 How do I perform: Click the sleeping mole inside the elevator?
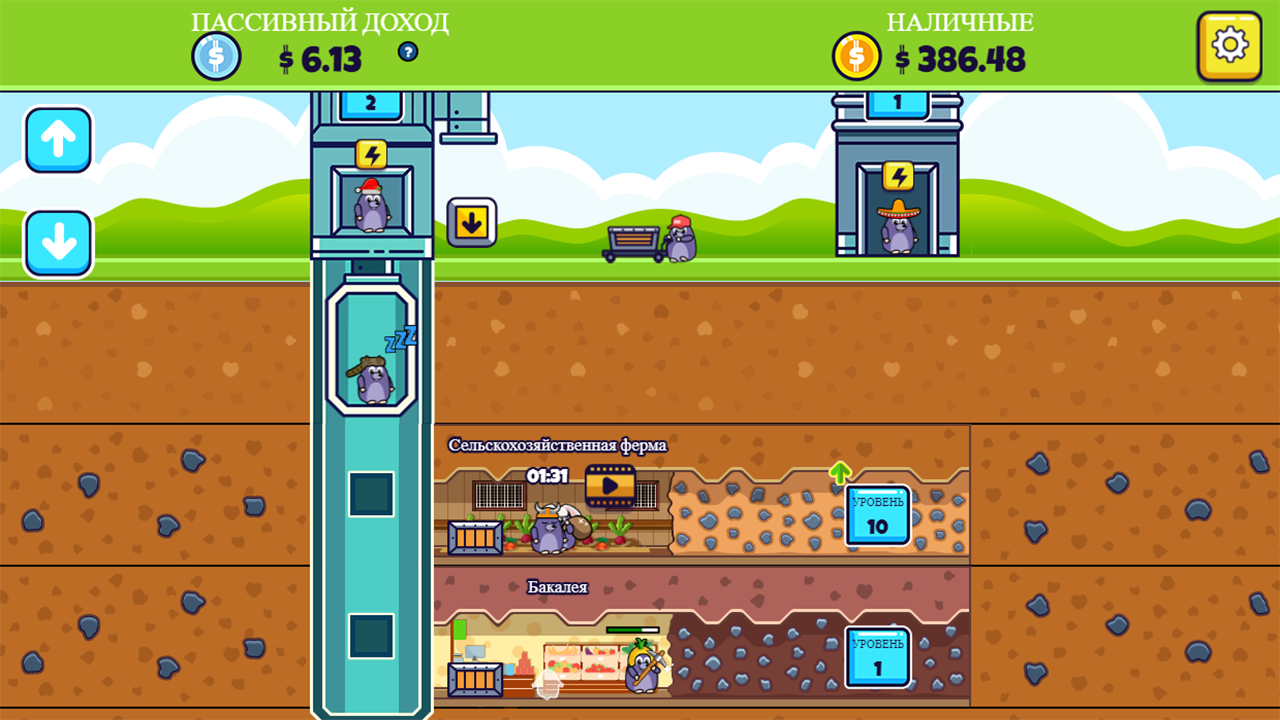coord(370,380)
